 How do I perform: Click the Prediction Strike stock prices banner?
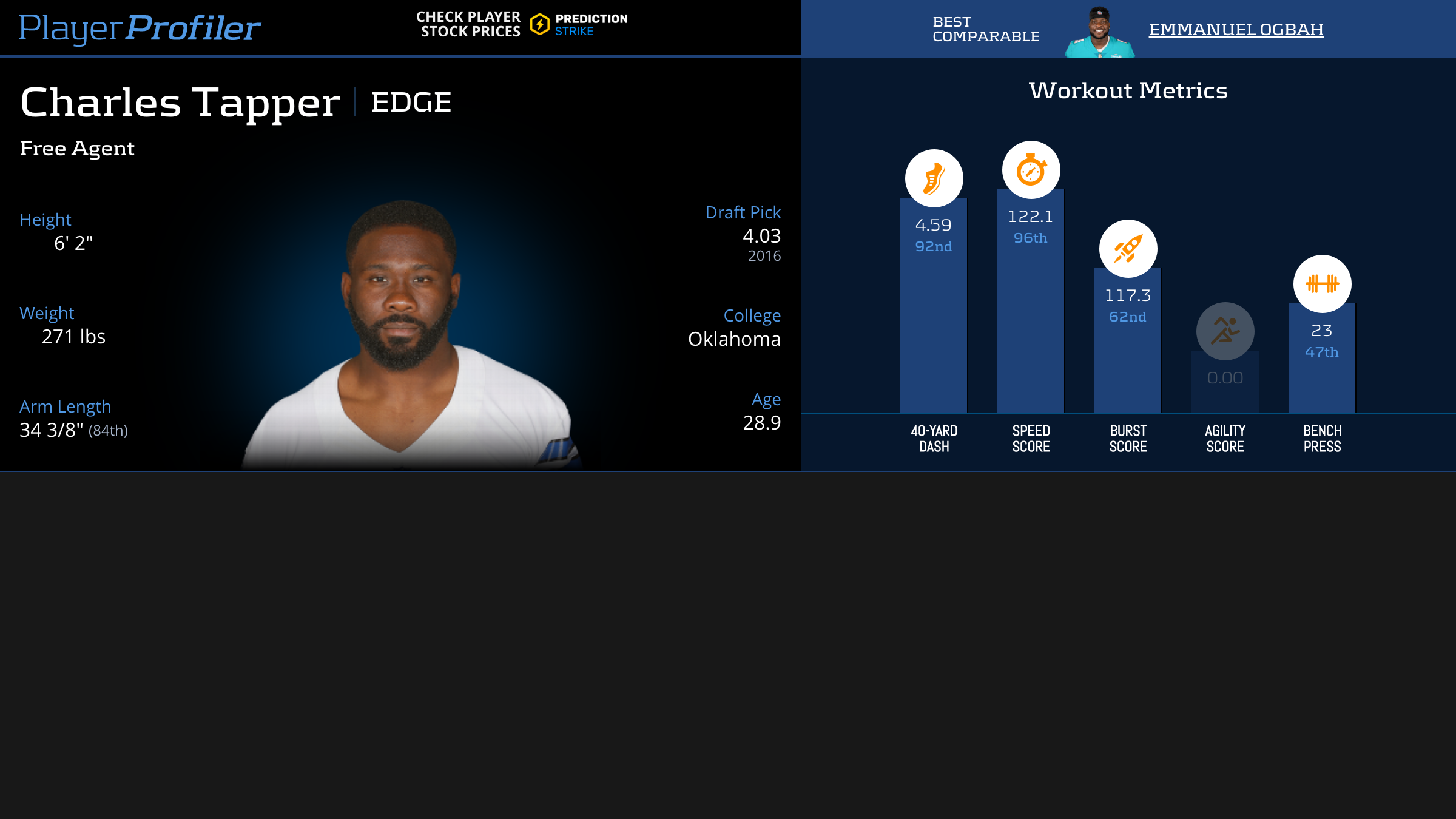tap(522, 24)
